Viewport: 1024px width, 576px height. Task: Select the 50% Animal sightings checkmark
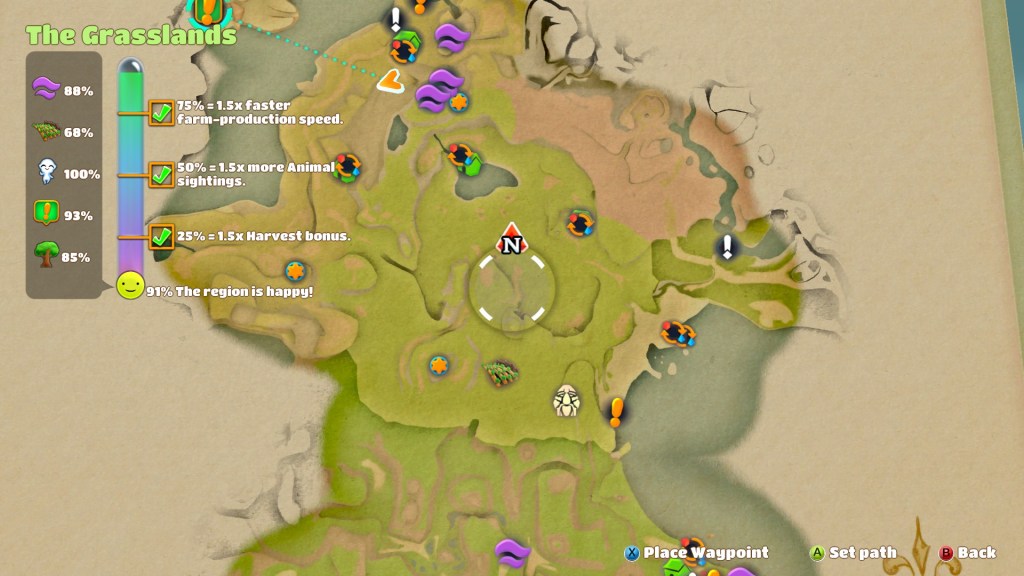161,174
